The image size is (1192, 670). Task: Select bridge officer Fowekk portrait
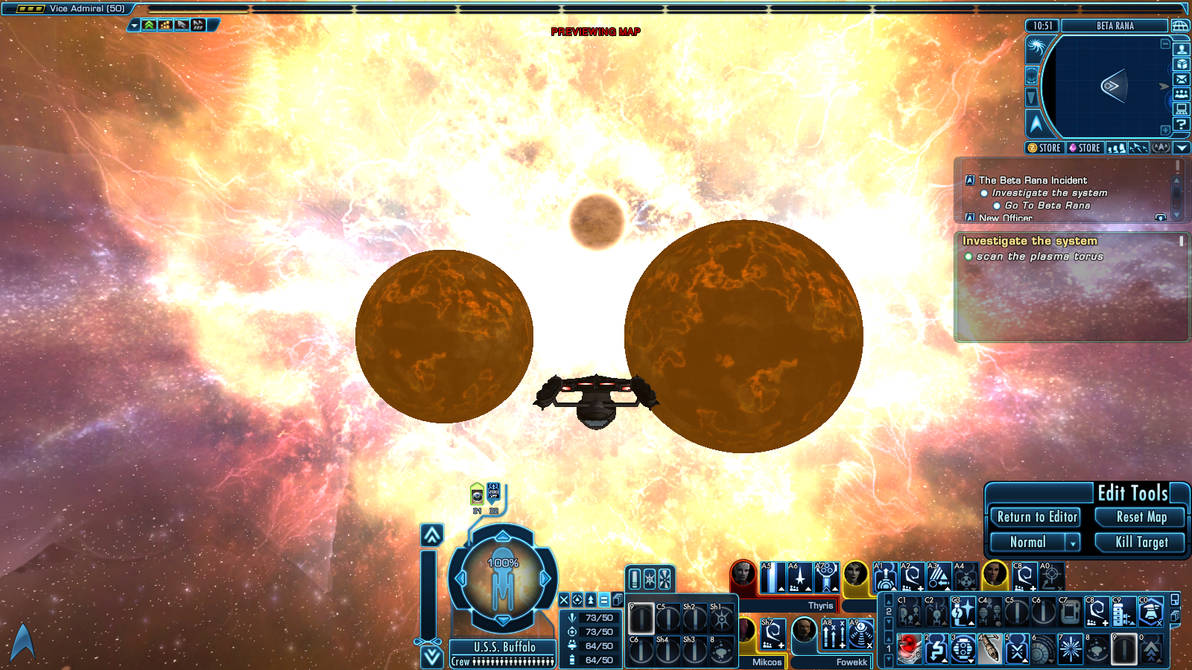805,631
